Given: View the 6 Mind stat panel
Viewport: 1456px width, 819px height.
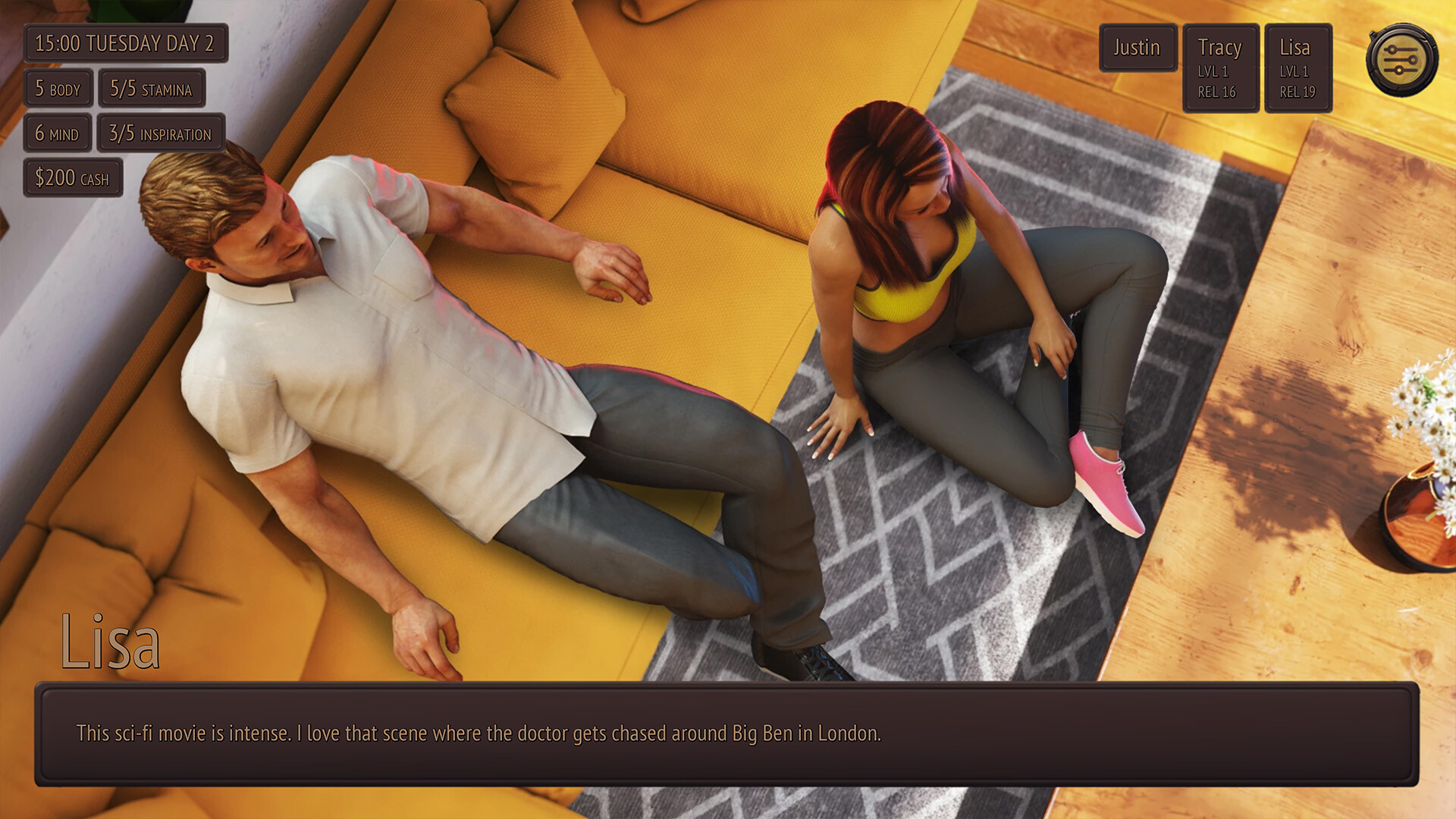Looking at the screenshot, I should (58, 133).
